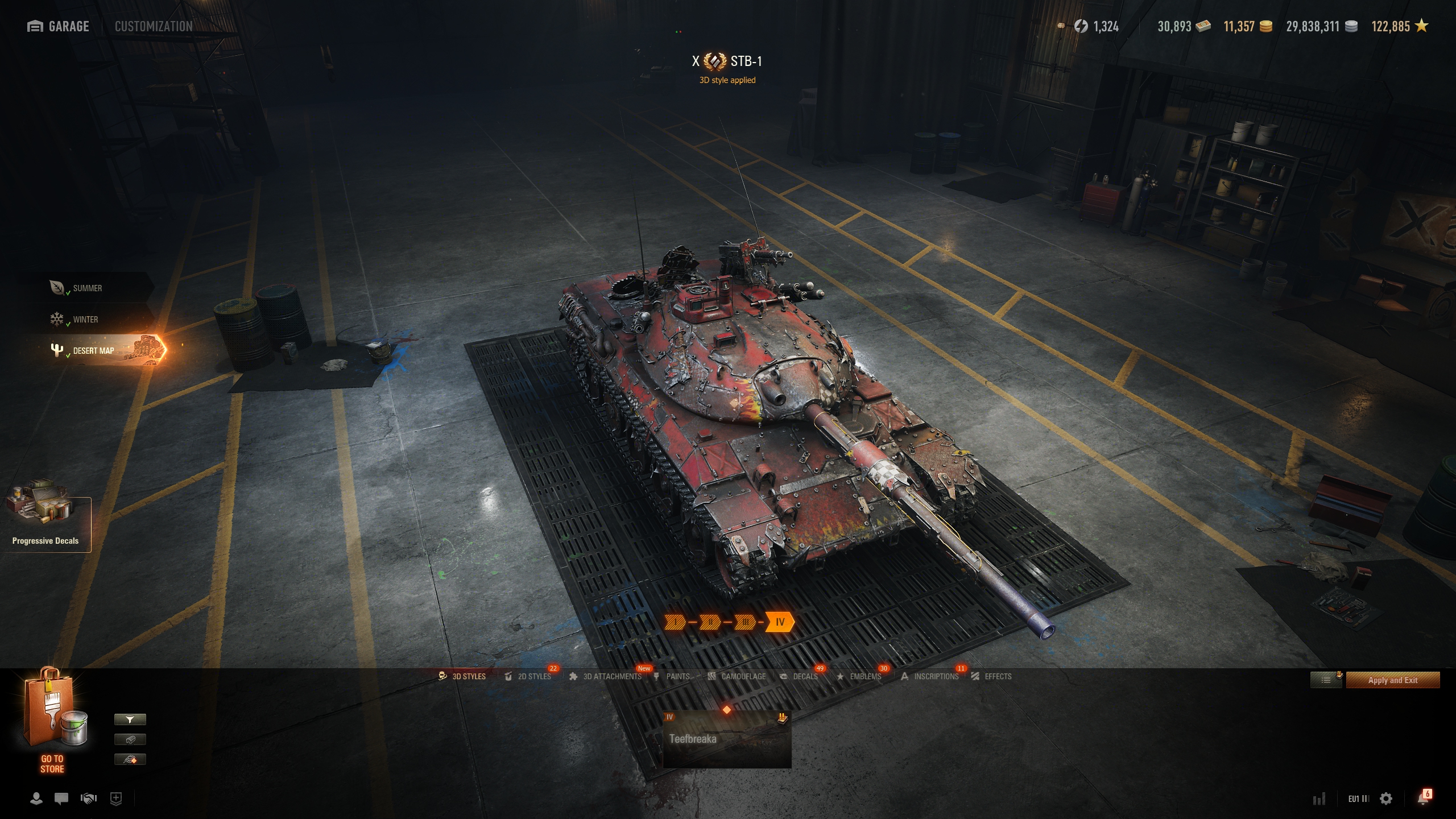Choose the Winter map type
This screenshot has width=1456, height=819.
coord(85,320)
